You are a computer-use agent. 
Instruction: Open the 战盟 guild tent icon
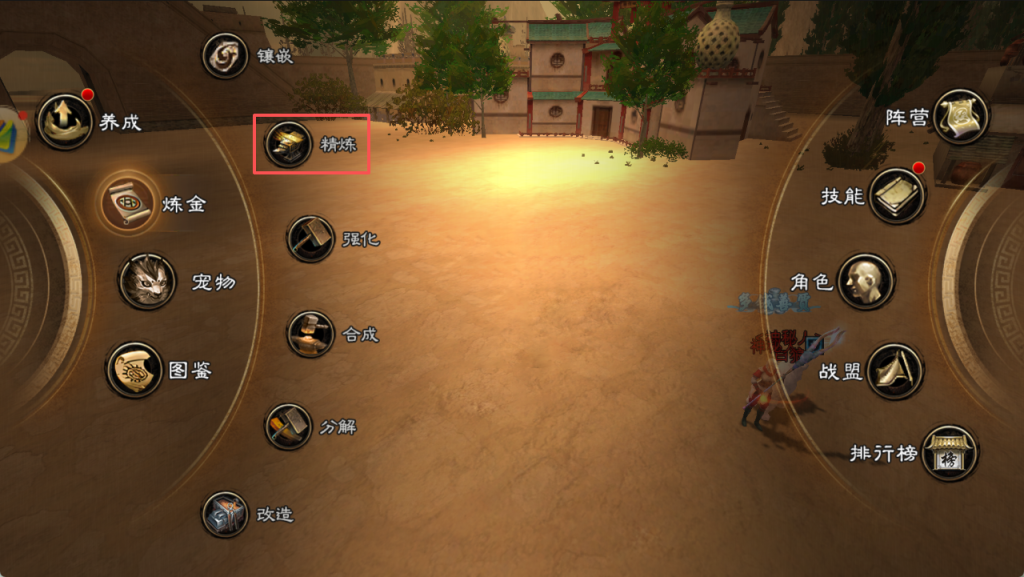[895, 371]
